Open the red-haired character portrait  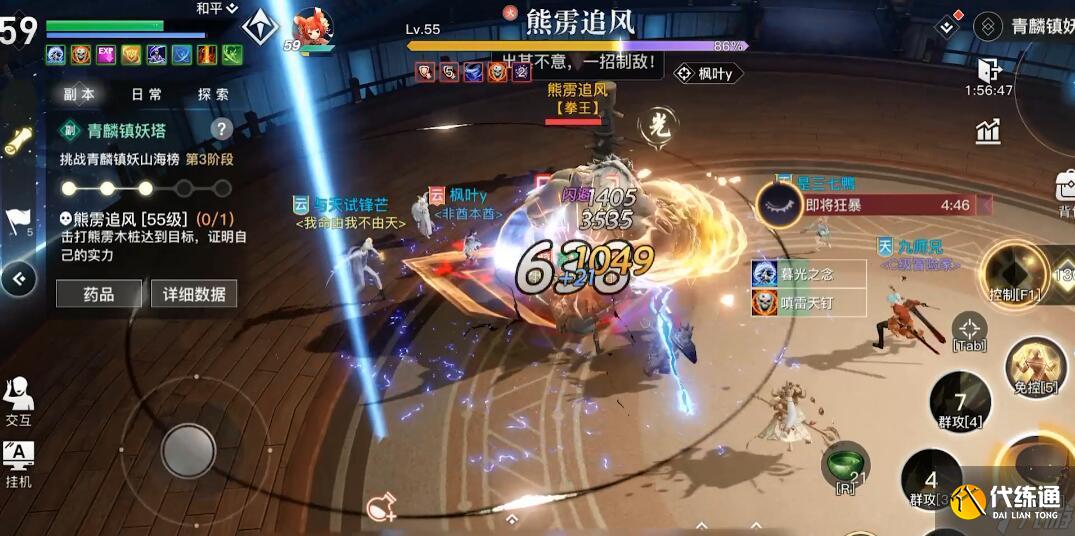pyautogui.click(x=313, y=27)
